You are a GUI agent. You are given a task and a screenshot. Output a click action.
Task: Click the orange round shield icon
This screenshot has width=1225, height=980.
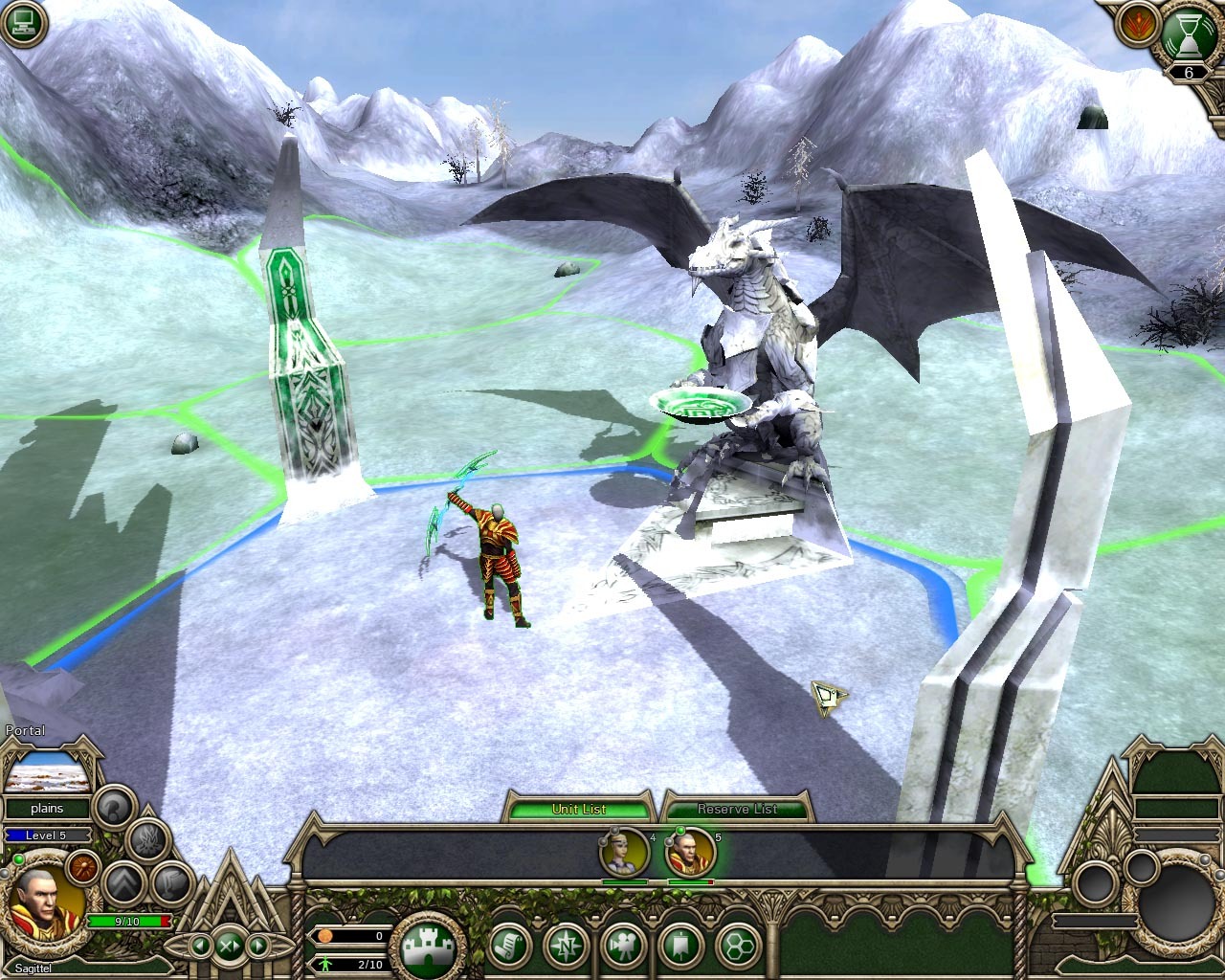(82, 866)
